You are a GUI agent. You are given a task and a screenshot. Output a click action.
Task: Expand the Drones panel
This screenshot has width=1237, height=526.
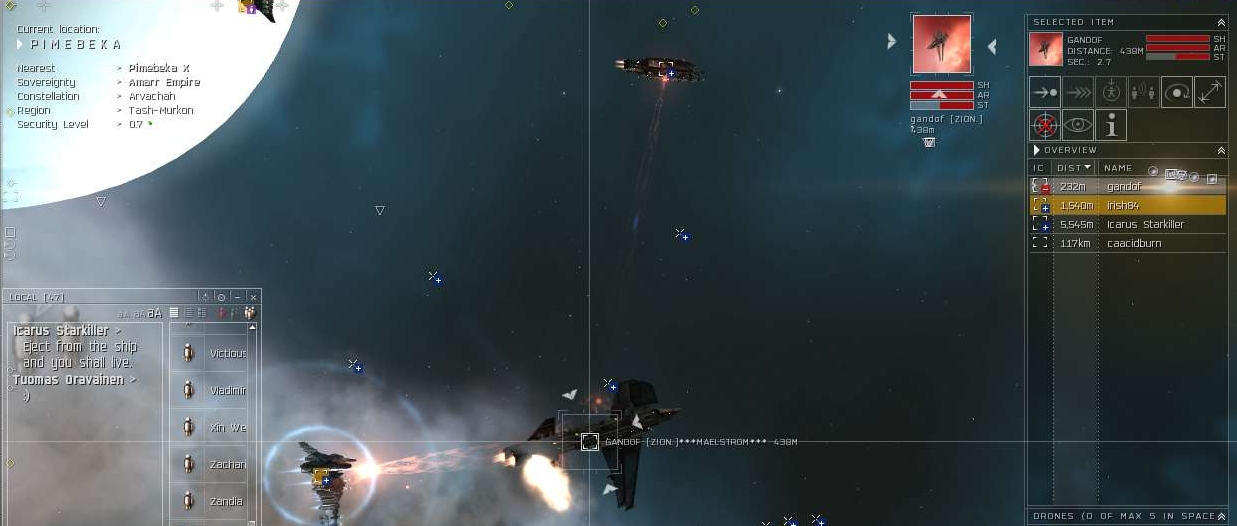pos(1220,516)
